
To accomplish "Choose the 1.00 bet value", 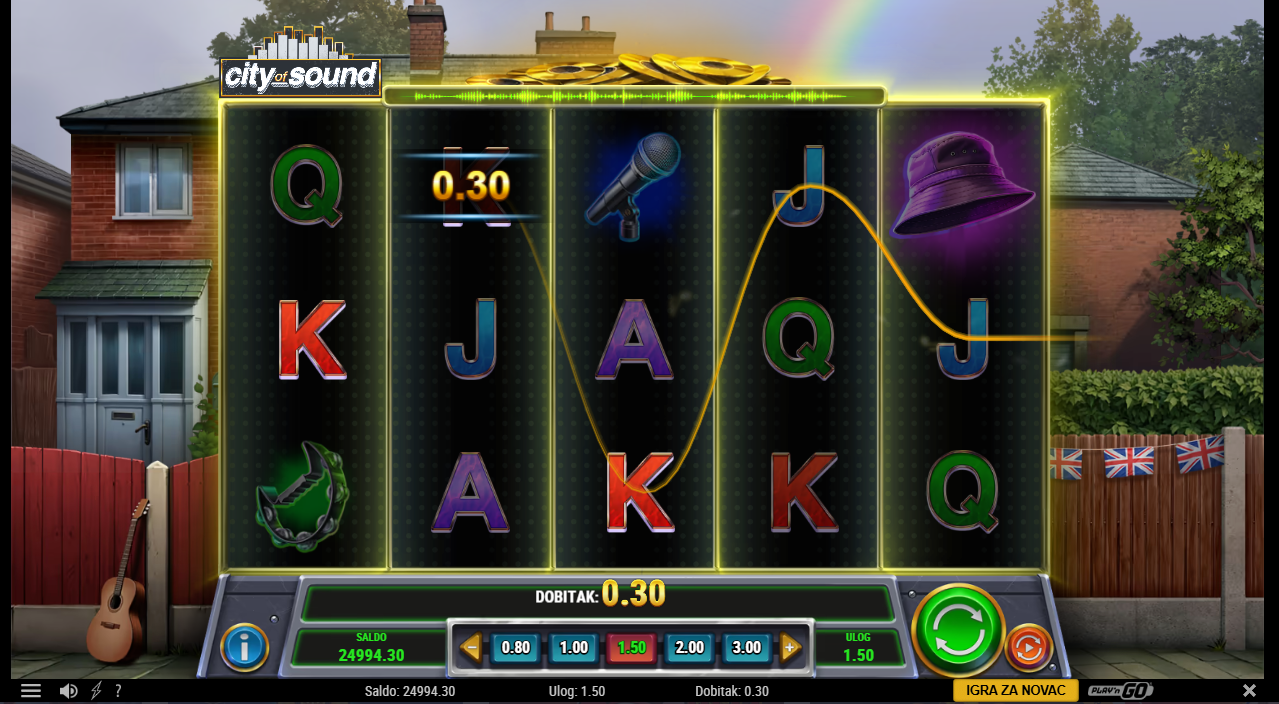I will [574, 647].
